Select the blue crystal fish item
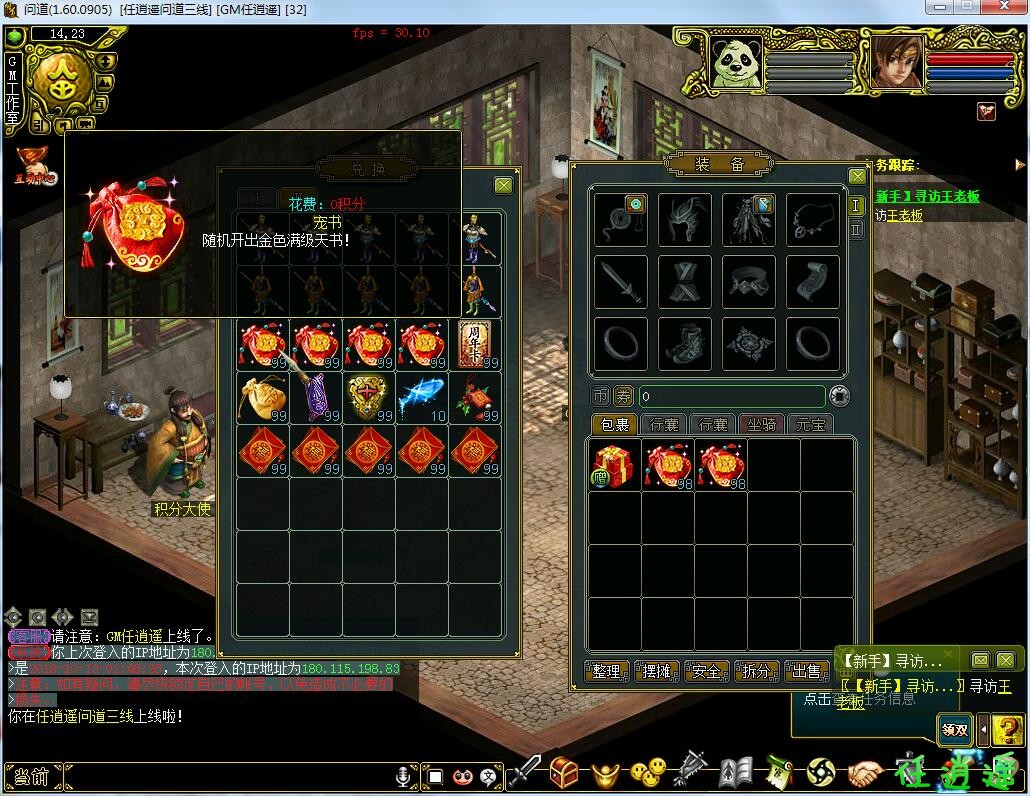The height and width of the screenshot is (796, 1030). click(x=422, y=397)
